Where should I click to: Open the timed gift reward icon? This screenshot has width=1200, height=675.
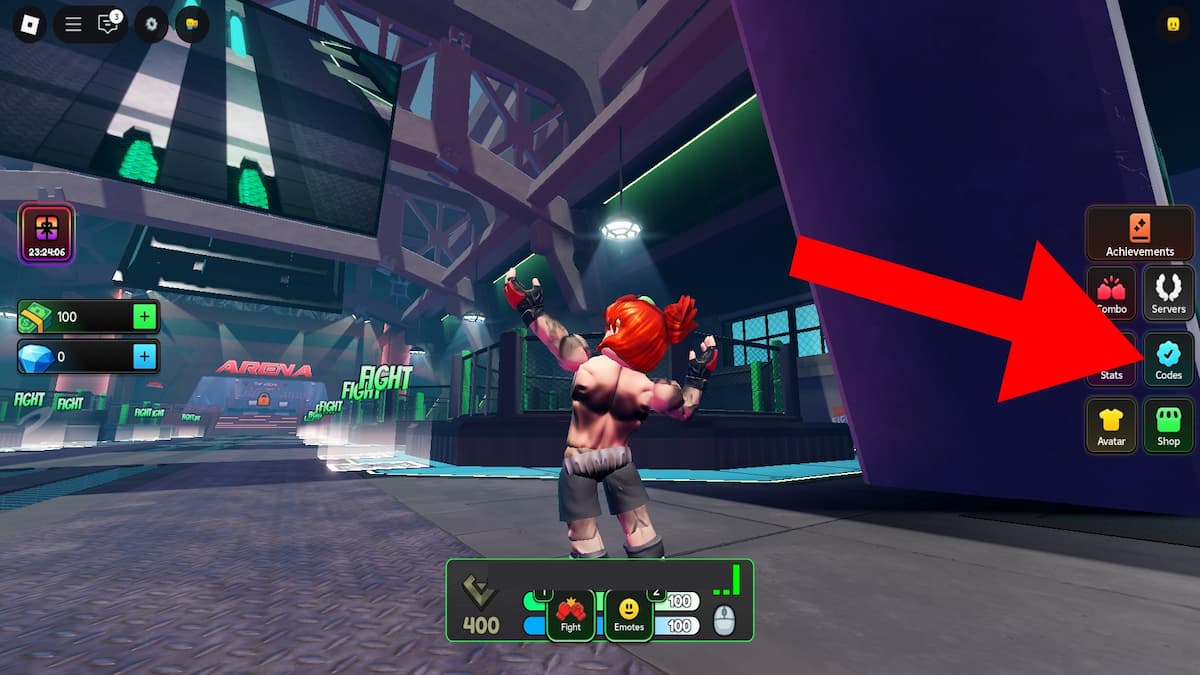coord(46,234)
